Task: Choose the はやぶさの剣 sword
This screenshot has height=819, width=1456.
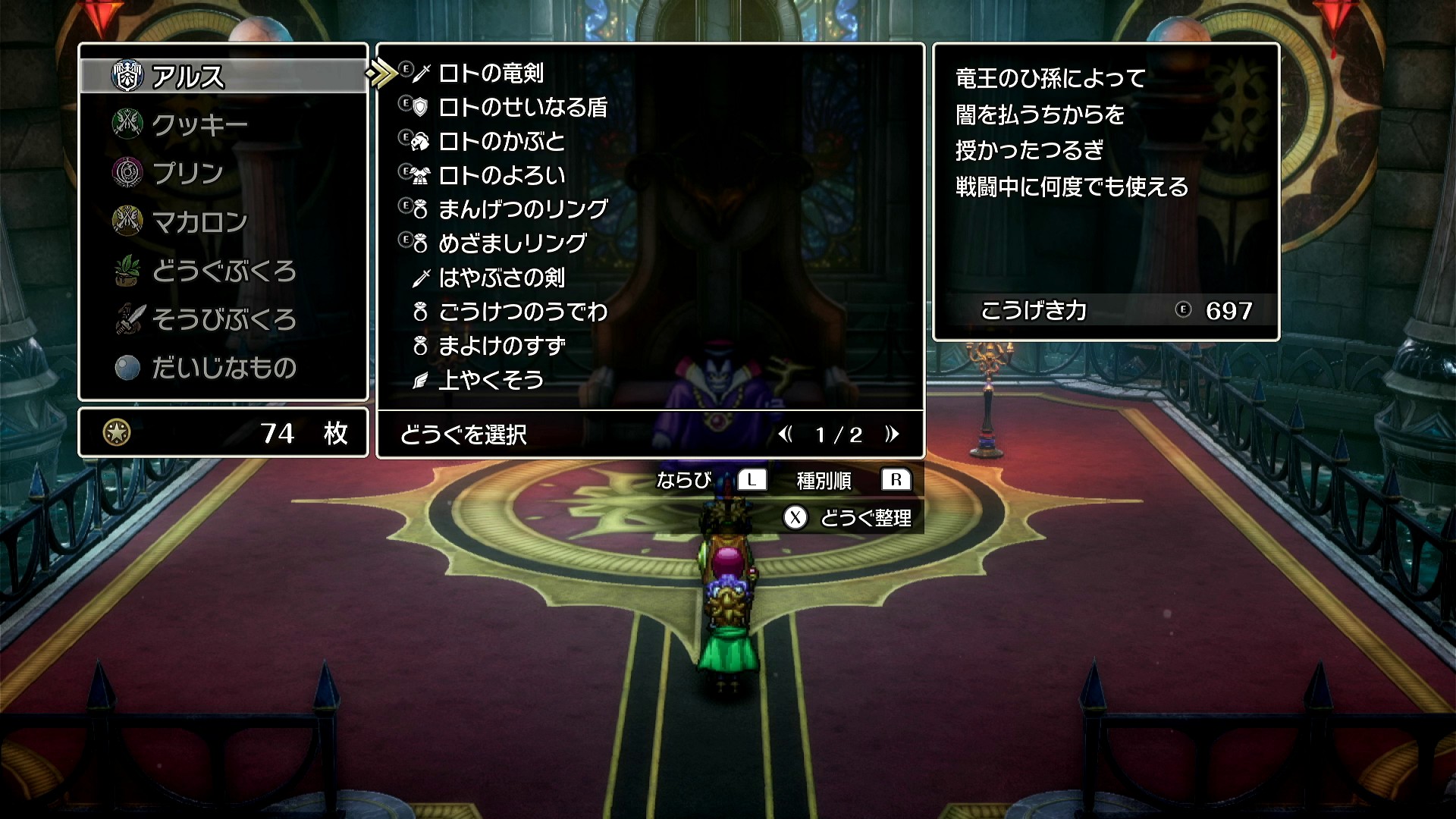Action: click(501, 278)
